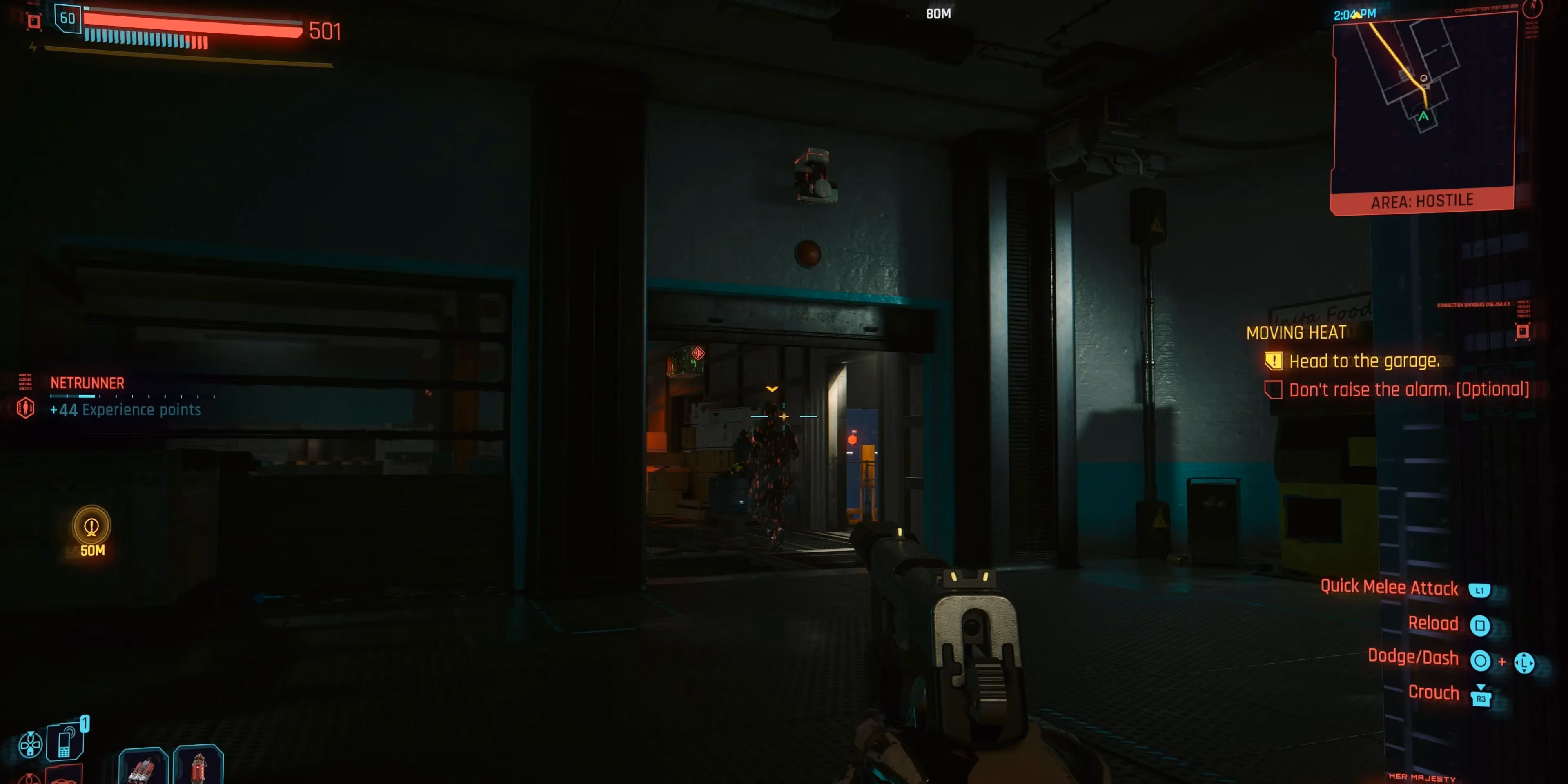Click the yellow quest marker showing 50M

point(91,526)
